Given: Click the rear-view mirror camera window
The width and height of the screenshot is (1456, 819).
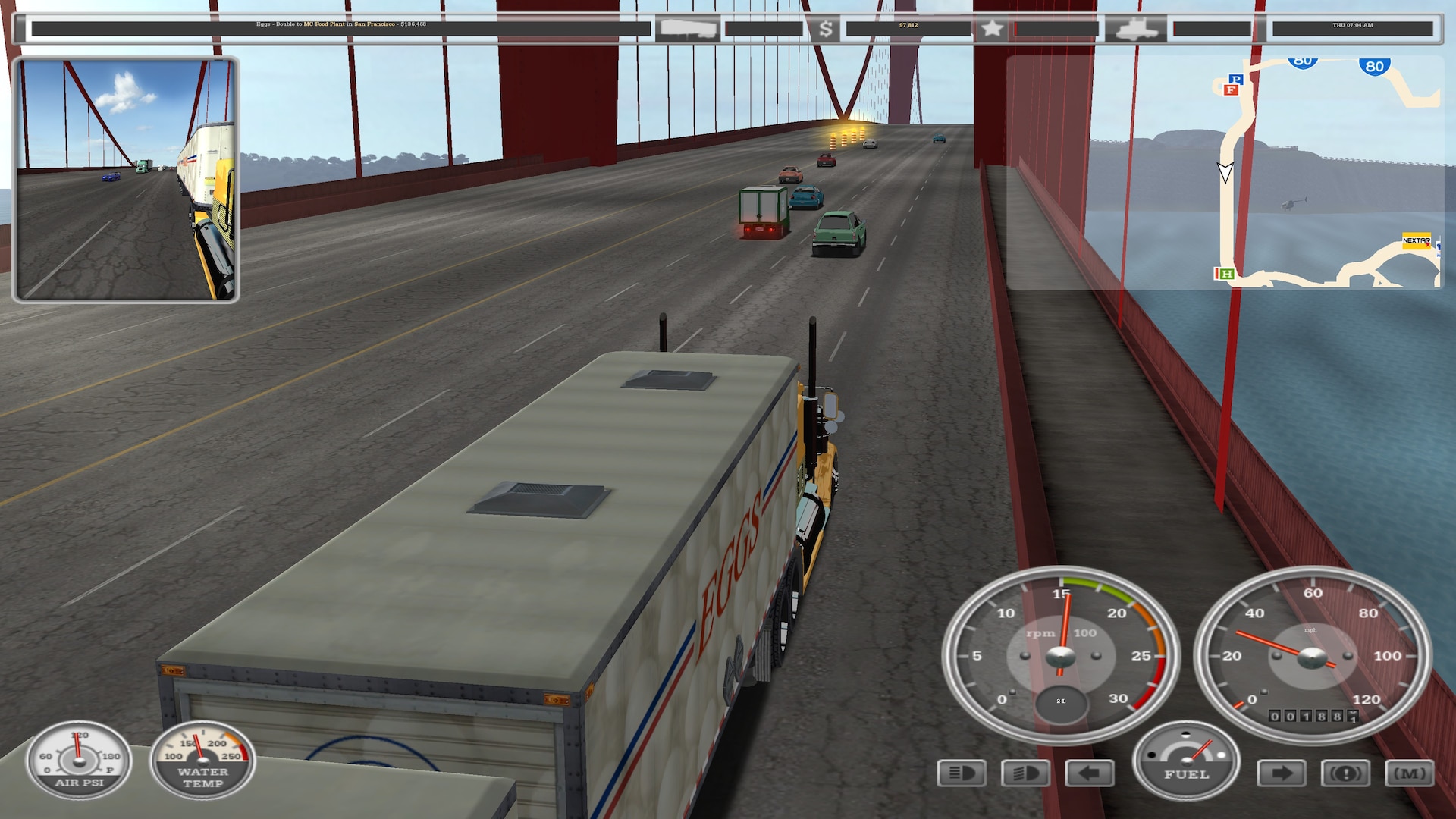Looking at the screenshot, I should [126, 180].
